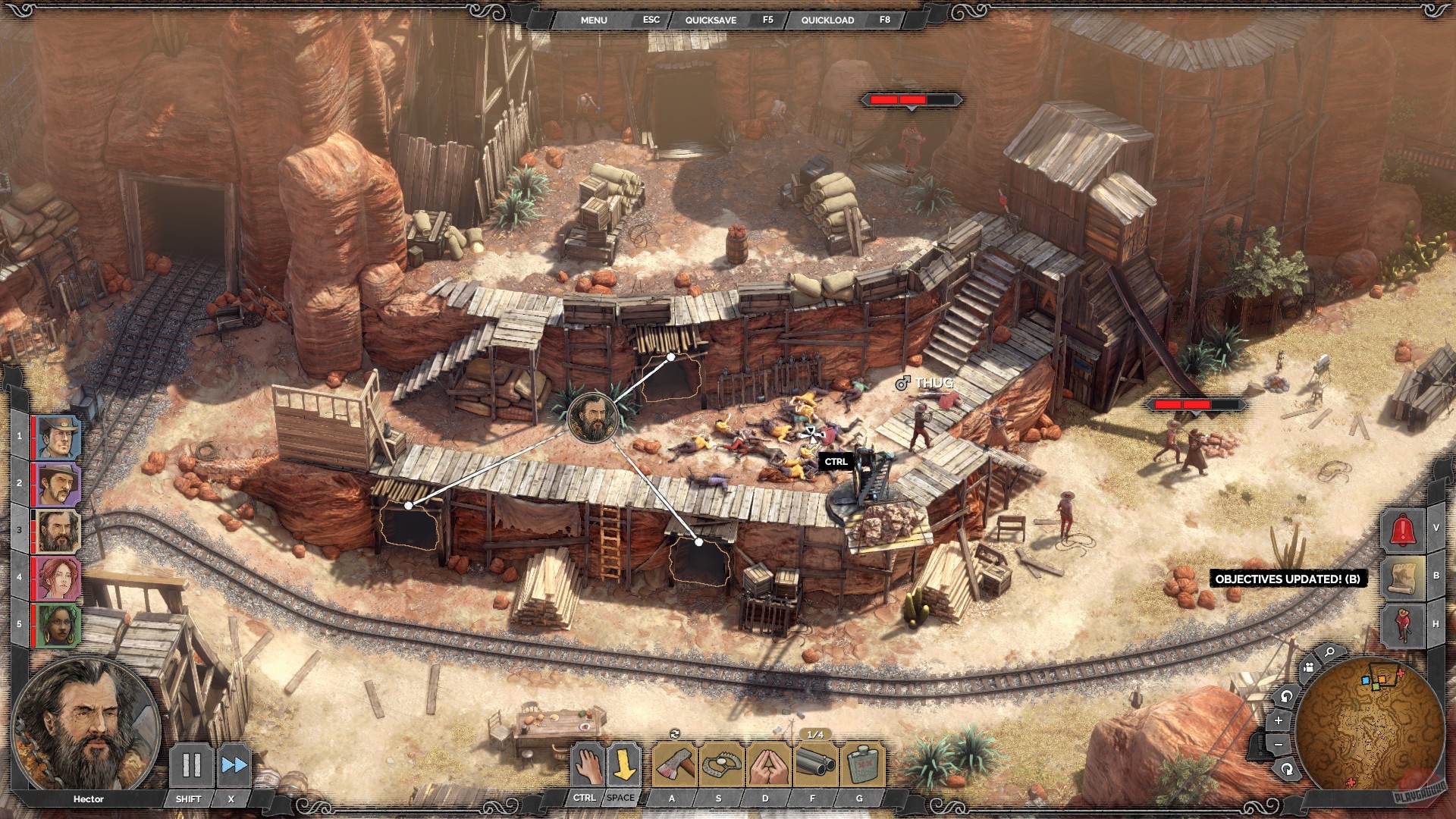The height and width of the screenshot is (819, 1456).
Task: Use the healing flask ability
Action: click(x=861, y=765)
